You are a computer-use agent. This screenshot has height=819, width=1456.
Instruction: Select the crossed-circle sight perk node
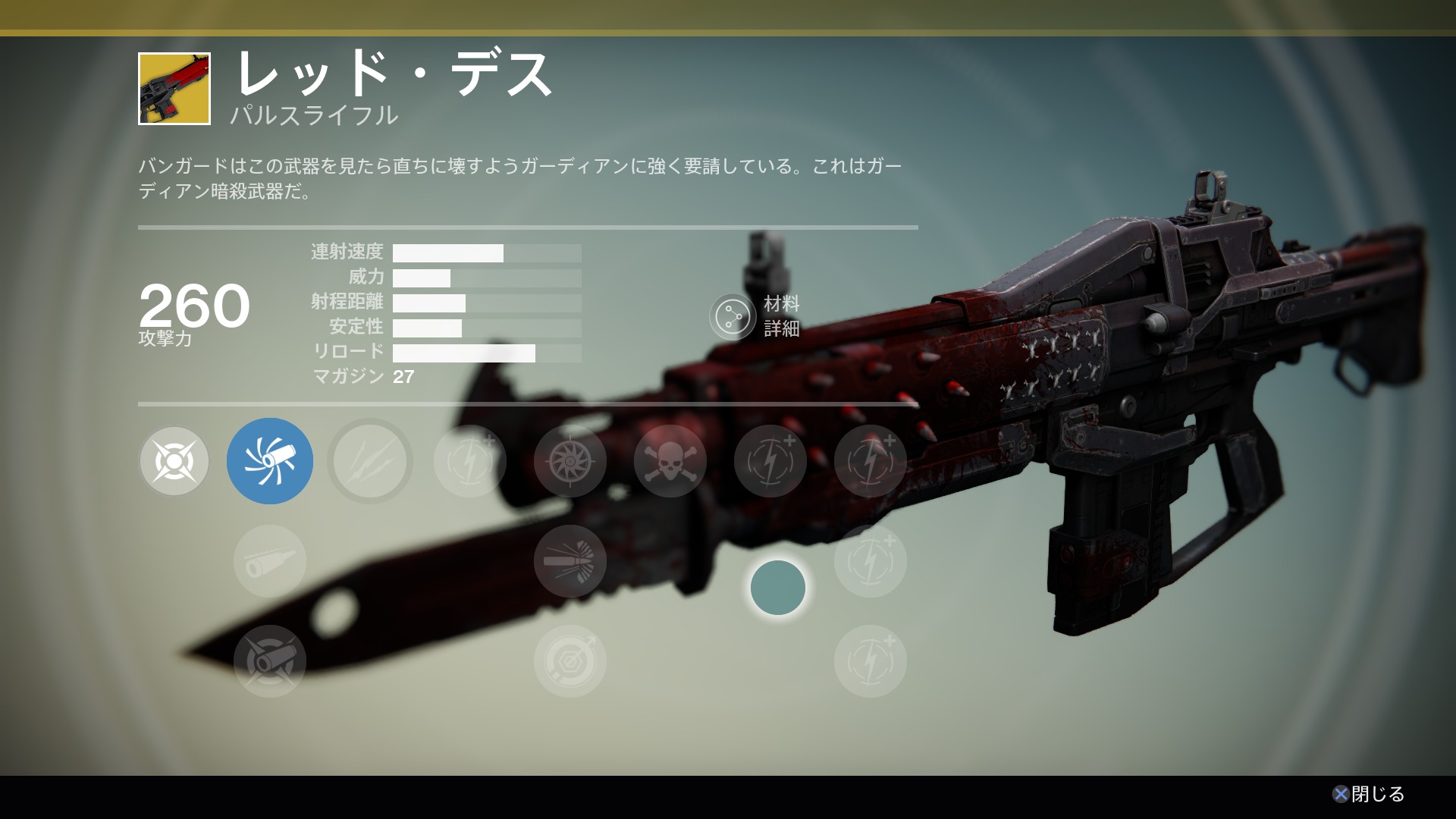click(x=174, y=461)
